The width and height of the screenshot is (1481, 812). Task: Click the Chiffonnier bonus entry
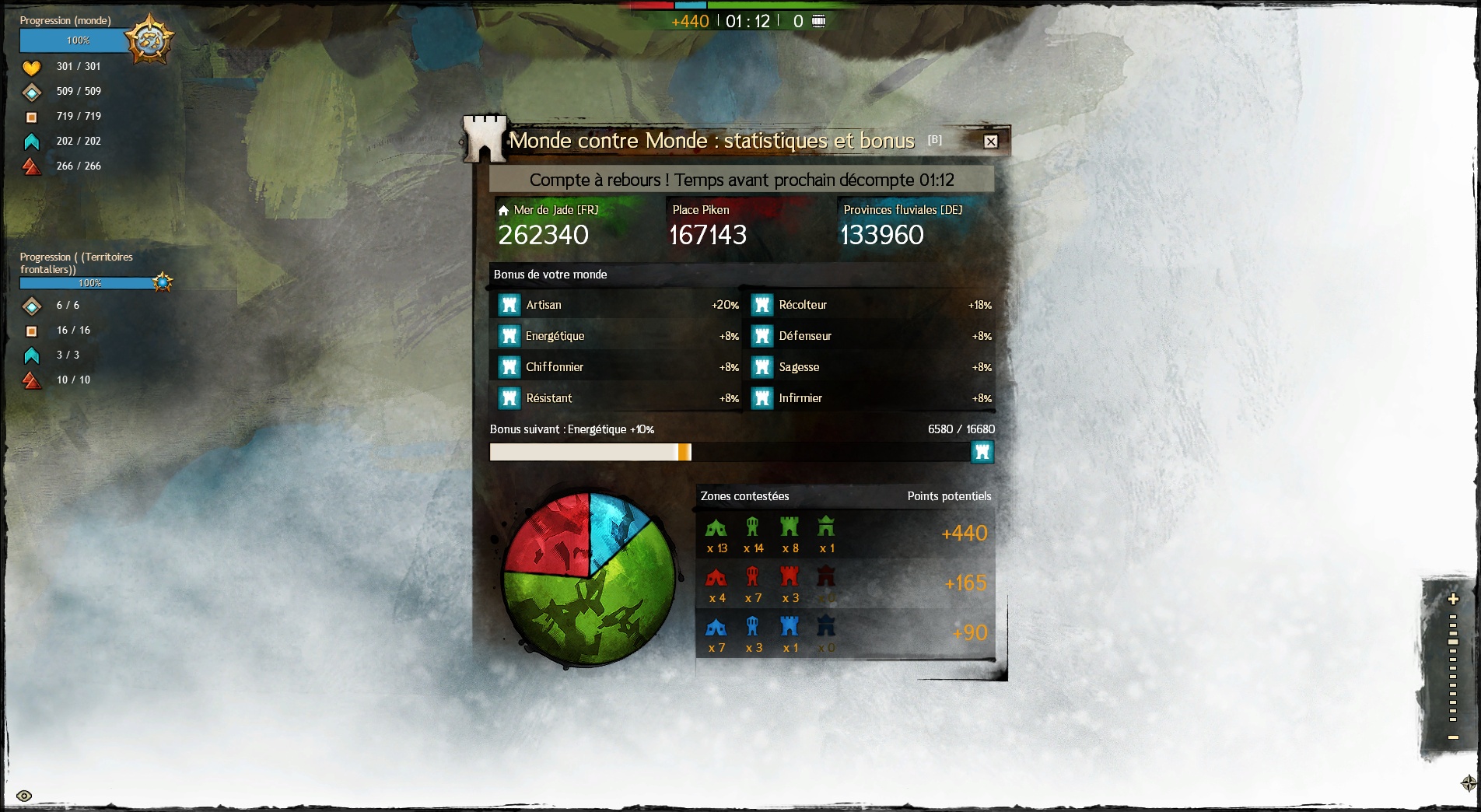click(x=618, y=367)
